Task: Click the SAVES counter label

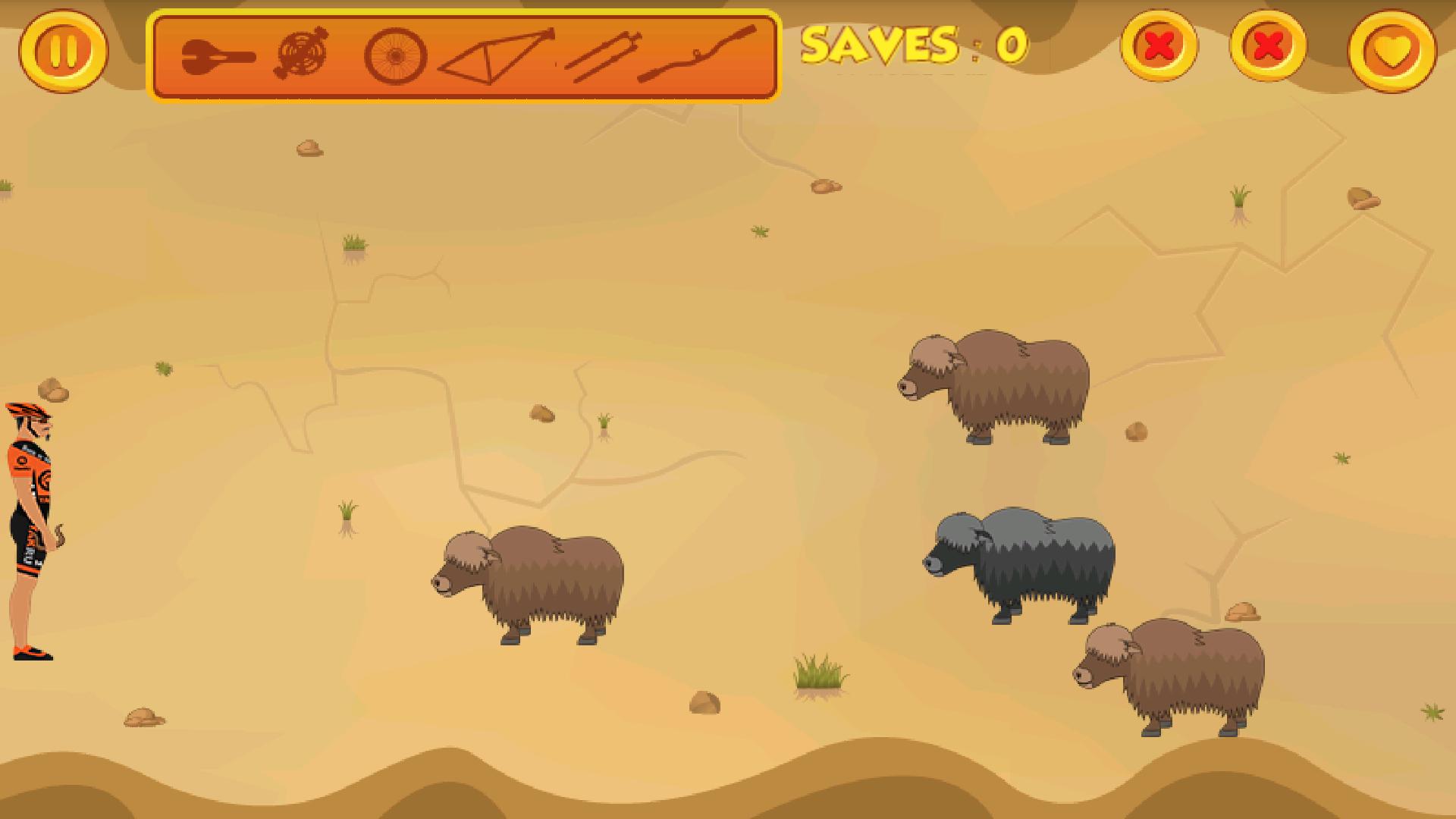Action: [x=910, y=47]
